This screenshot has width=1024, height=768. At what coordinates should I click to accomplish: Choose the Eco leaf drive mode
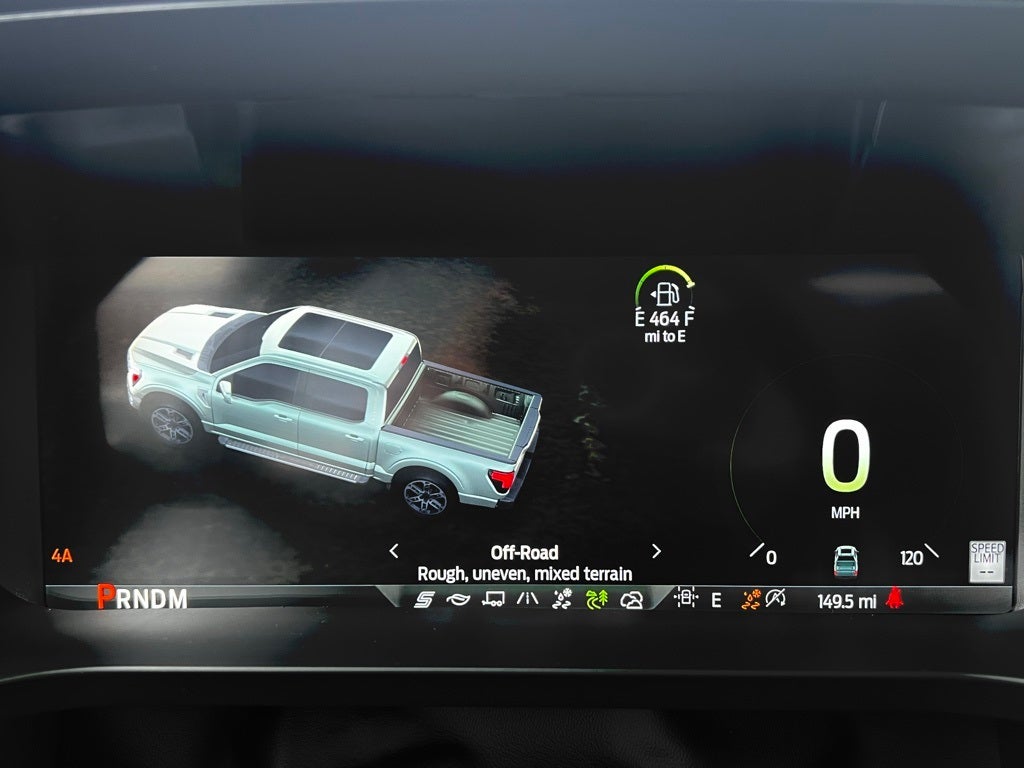[x=458, y=600]
